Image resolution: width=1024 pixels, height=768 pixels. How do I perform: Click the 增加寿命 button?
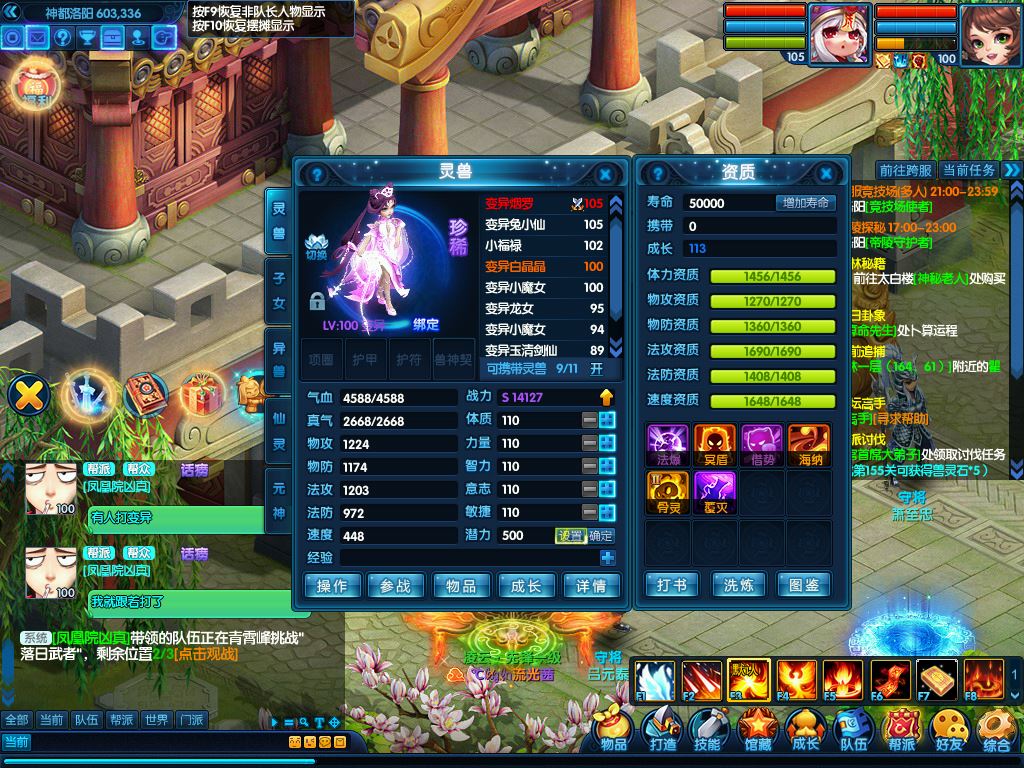coord(805,203)
